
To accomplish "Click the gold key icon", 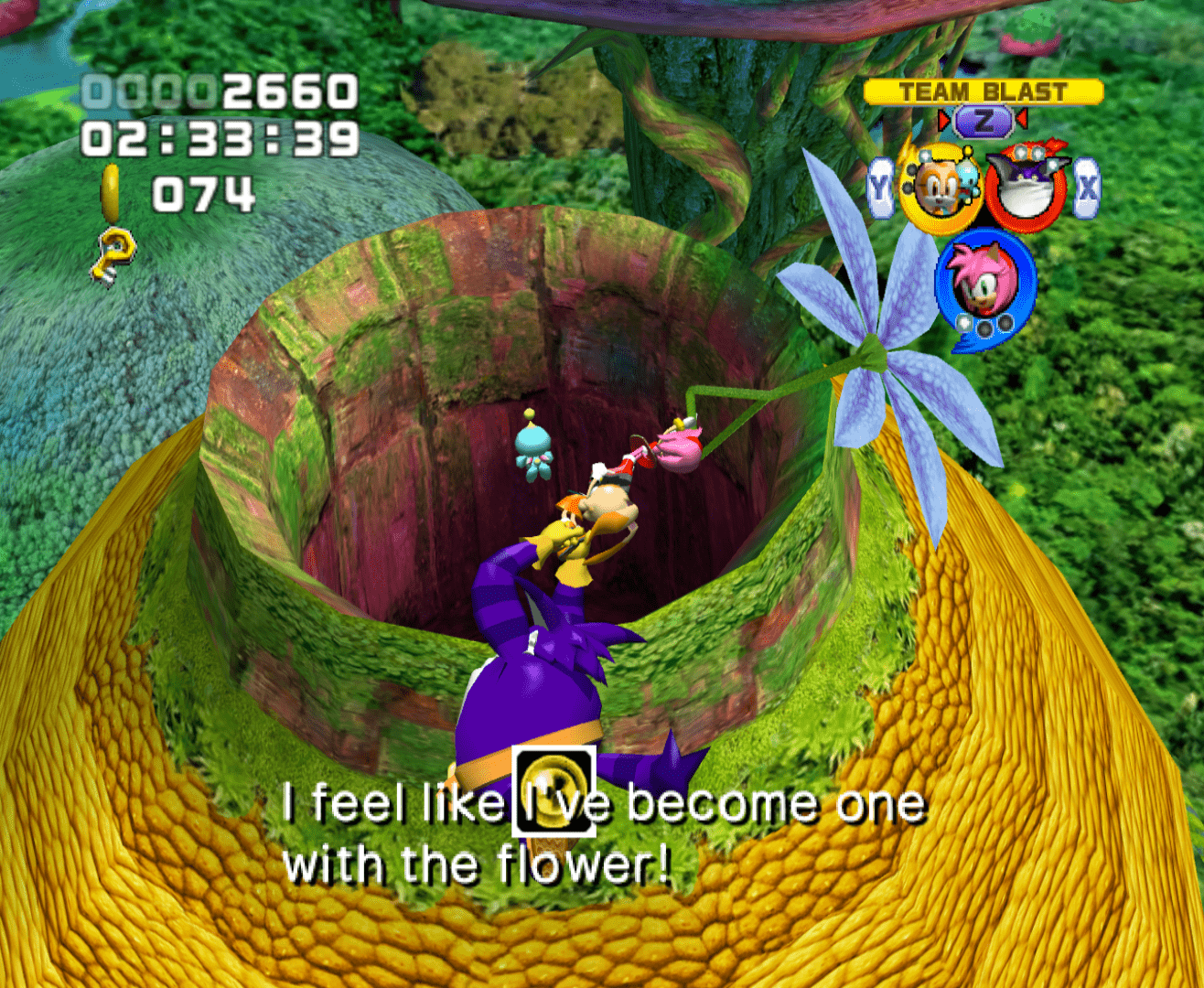I will [x=116, y=252].
